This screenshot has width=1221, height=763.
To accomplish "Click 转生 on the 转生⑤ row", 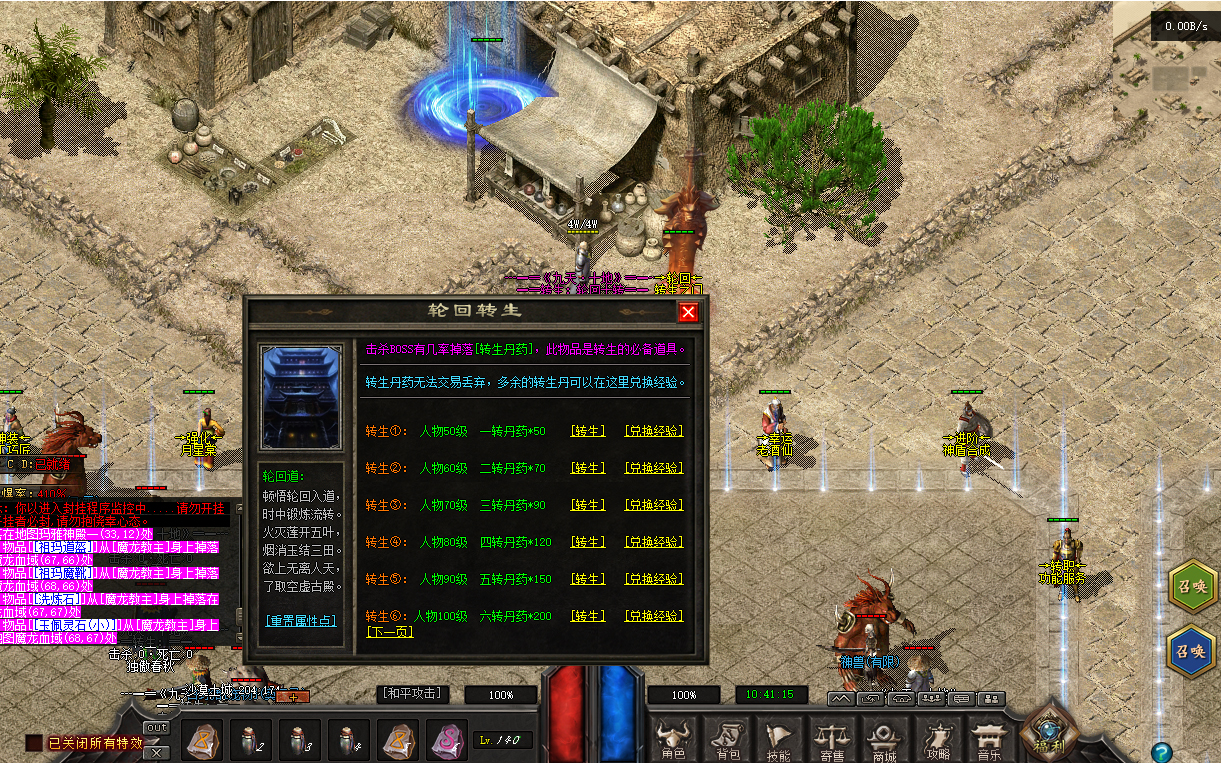I will coord(588,579).
